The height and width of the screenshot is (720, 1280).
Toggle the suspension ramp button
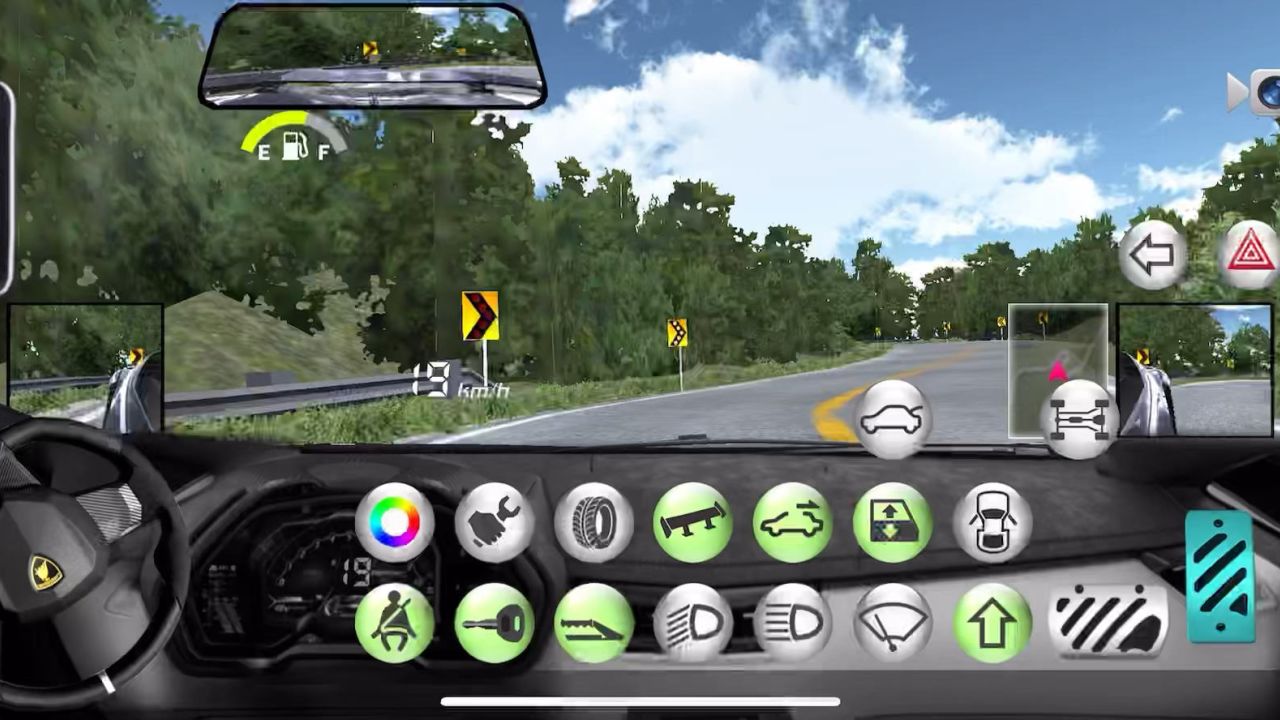pyautogui.click(x=594, y=622)
